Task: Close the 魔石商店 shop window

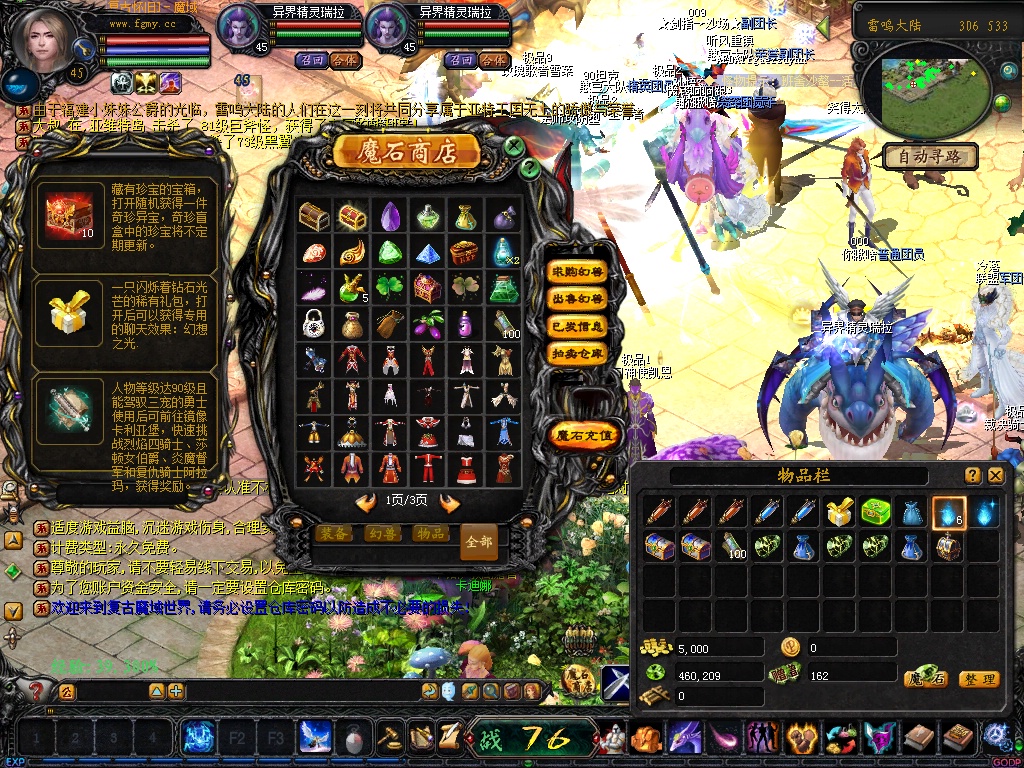Action: pyautogui.click(x=514, y=147)
